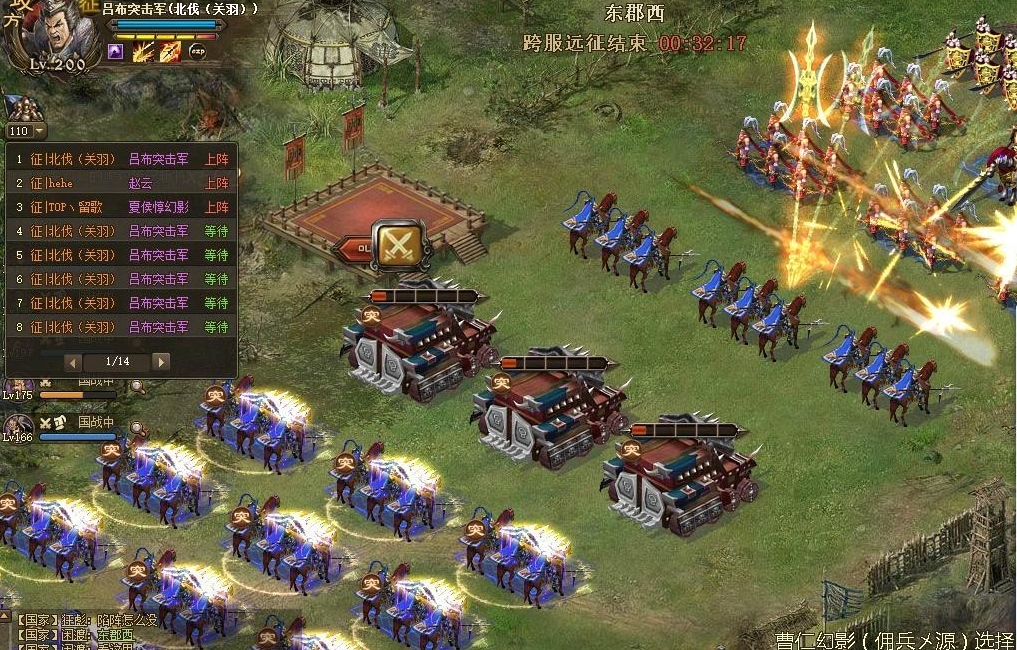The height and width of the screenshot is (650, 1017).
Task: Open the 110 troop count dropdown
Action: [x=39, y=131]
